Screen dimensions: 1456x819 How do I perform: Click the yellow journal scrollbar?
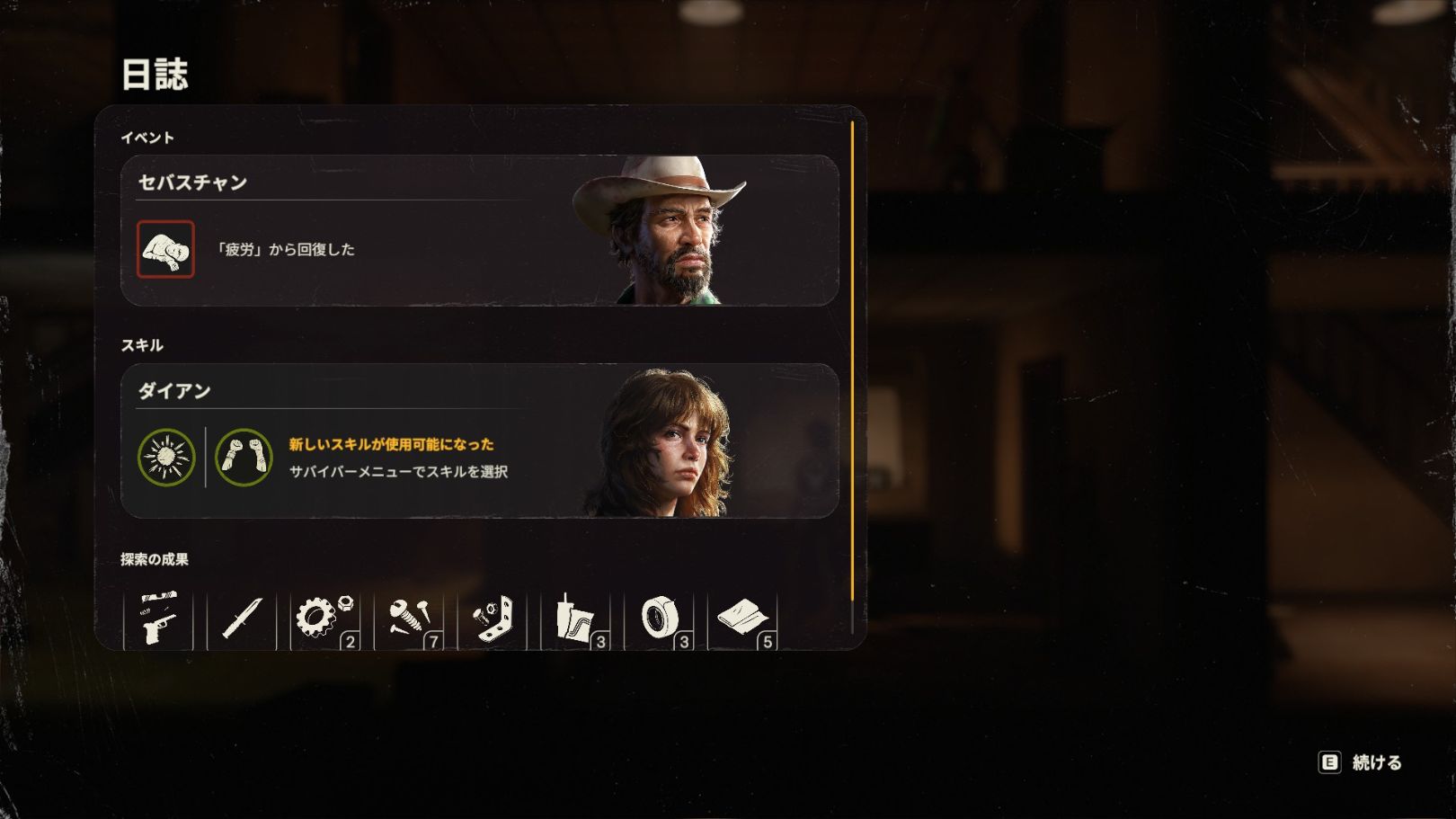[x=852, y=360]
